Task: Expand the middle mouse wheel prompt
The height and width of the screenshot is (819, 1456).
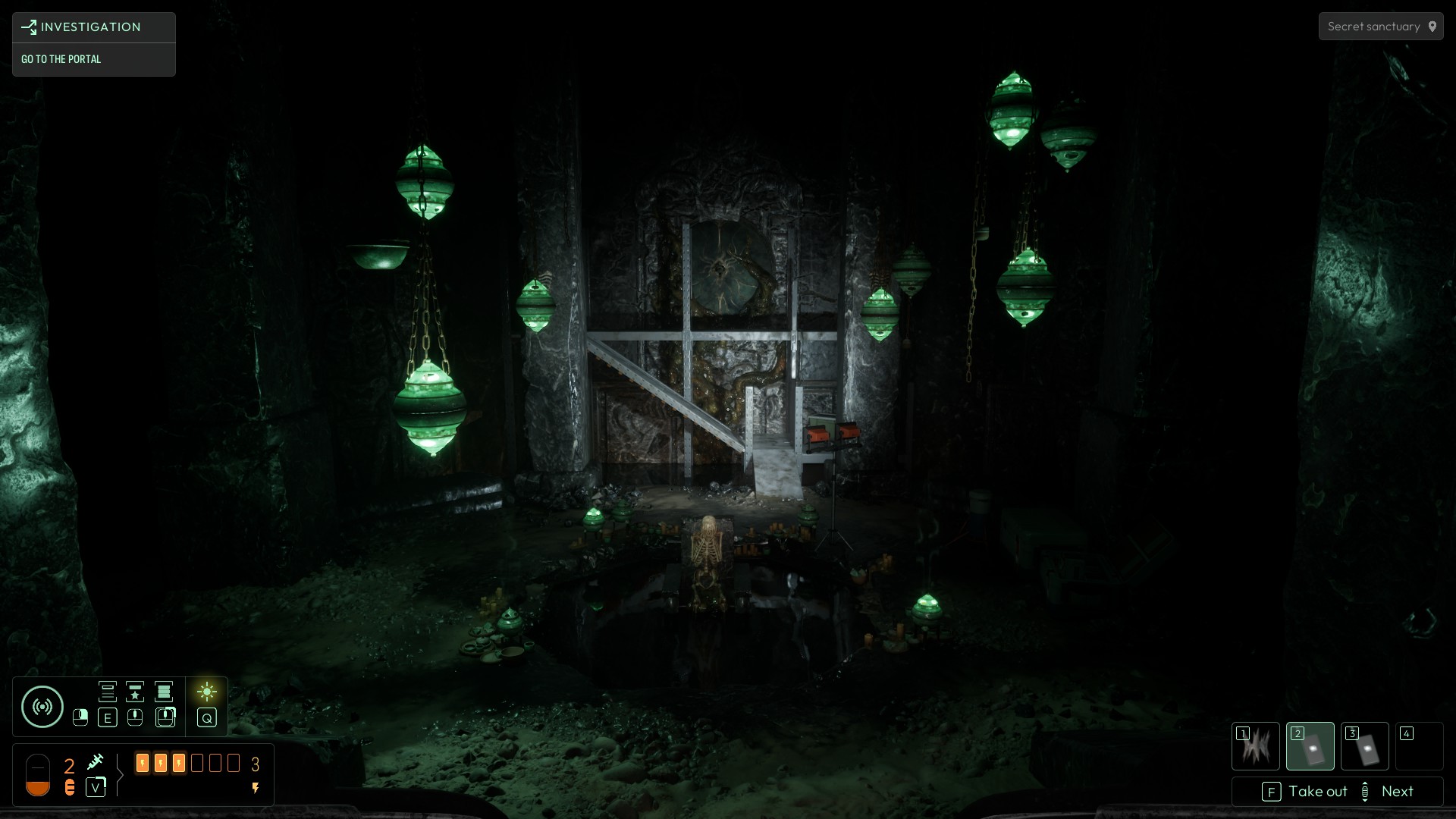Action: tap(134, 717)
